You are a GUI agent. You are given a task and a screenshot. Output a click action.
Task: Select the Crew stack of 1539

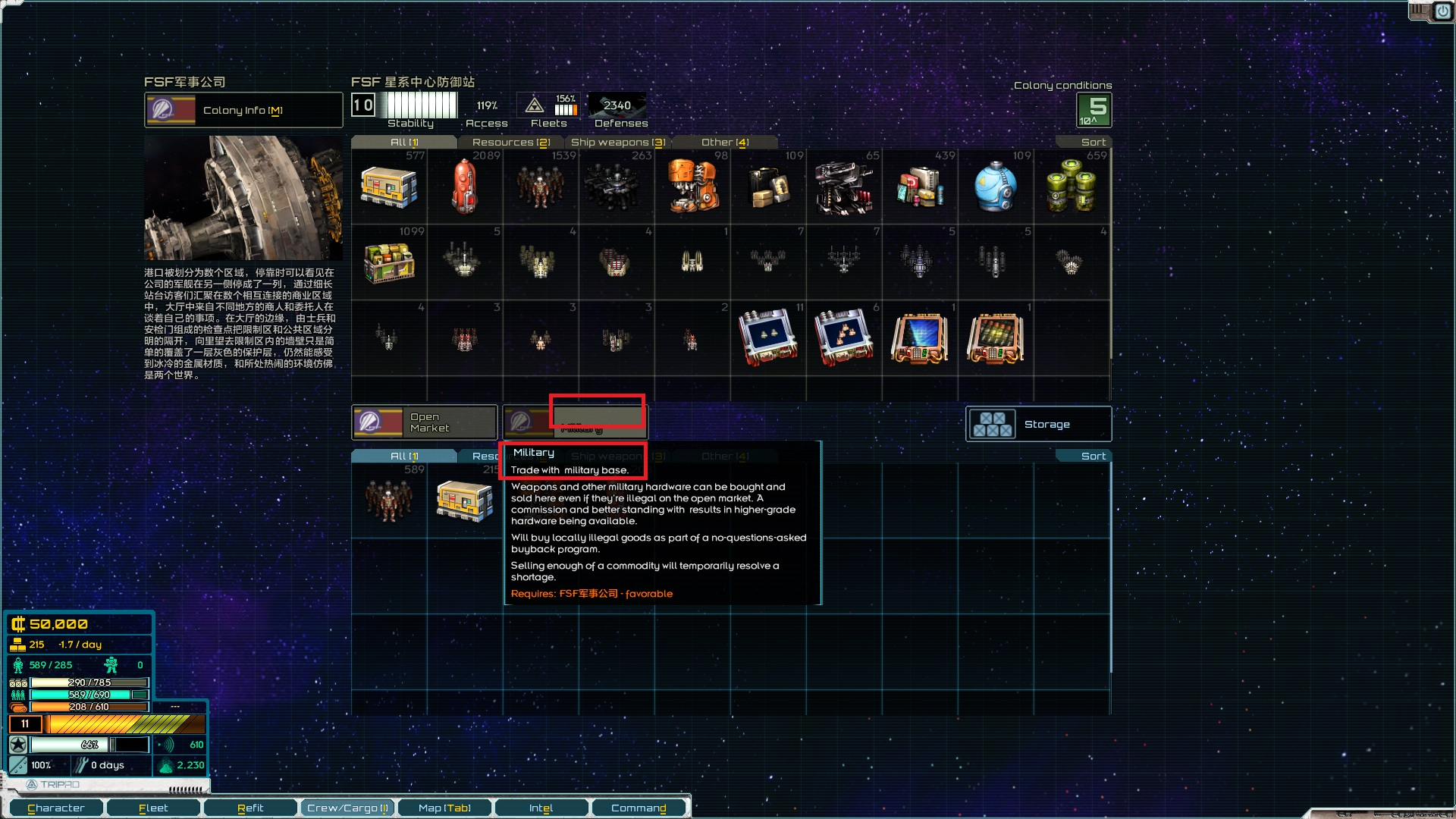(541, 186)
